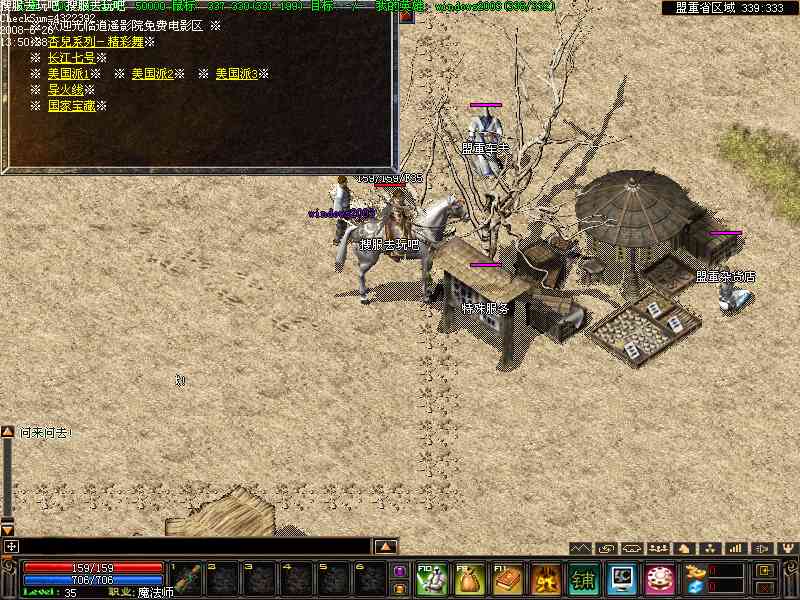This screenshot has height=600, width=800.
Task: Open the 美国派3 link
Action: 236,74
